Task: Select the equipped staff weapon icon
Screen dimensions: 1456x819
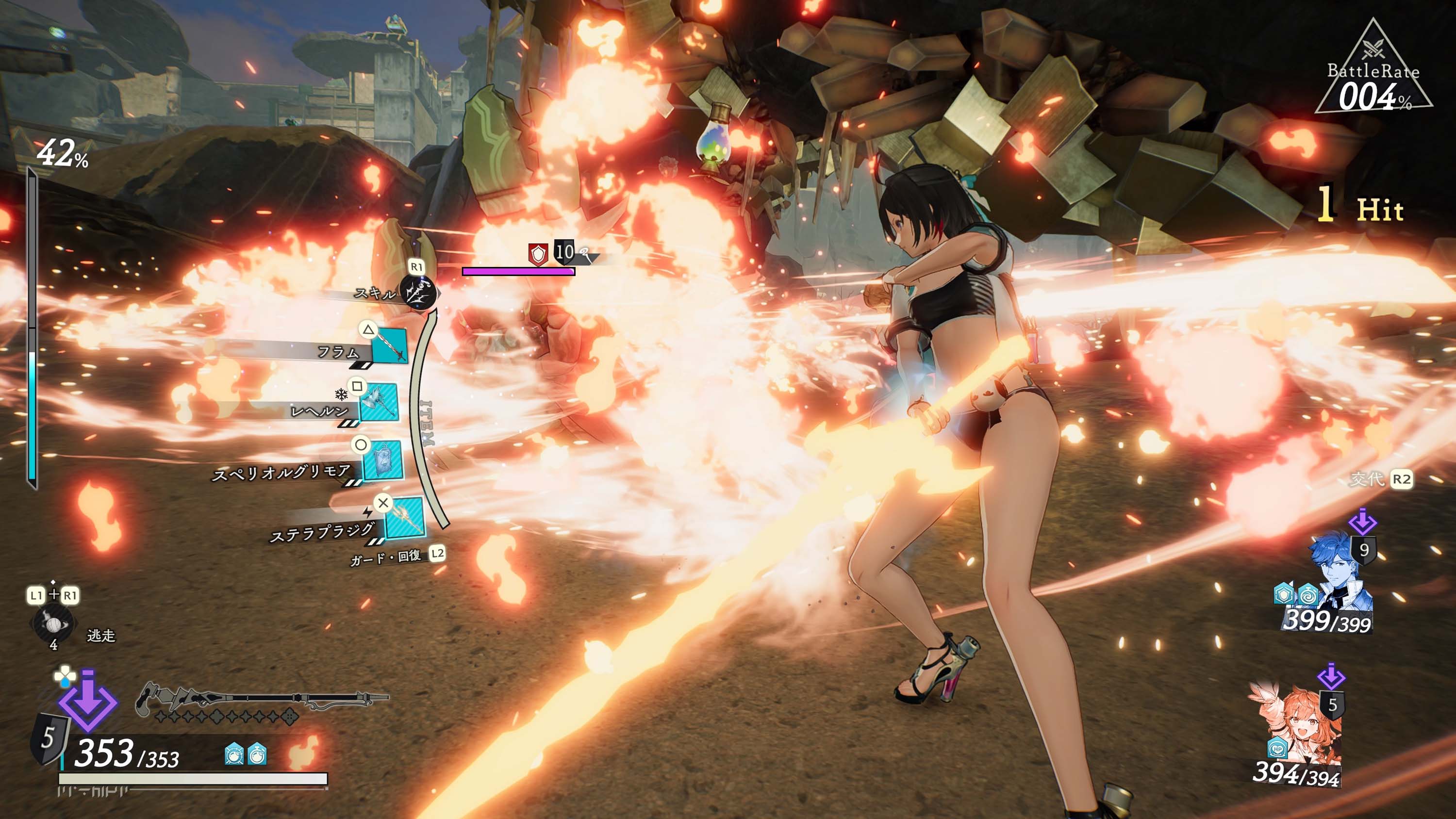Action: tap(260, 700)
